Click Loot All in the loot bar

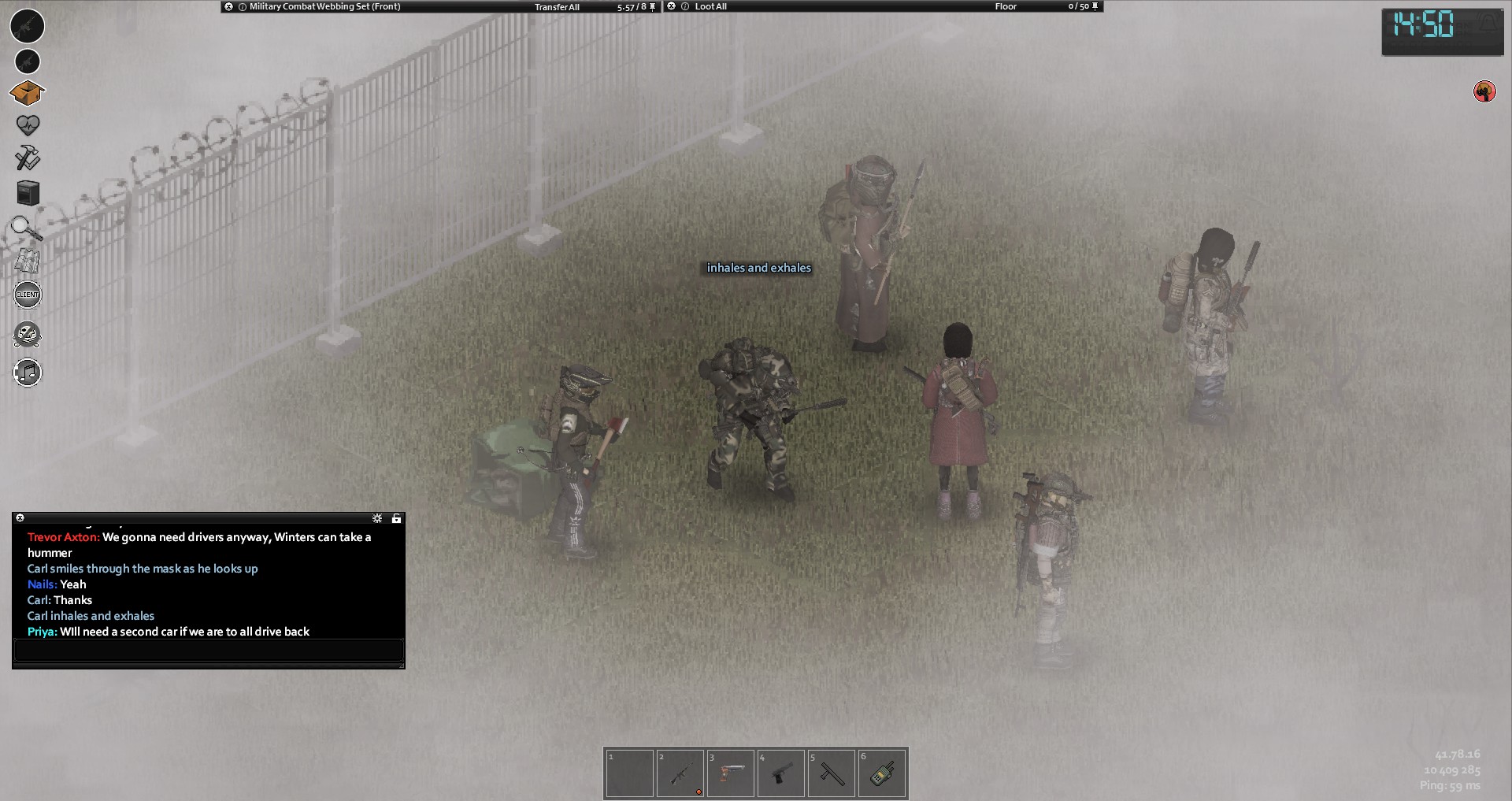click(x=710, y=6)
